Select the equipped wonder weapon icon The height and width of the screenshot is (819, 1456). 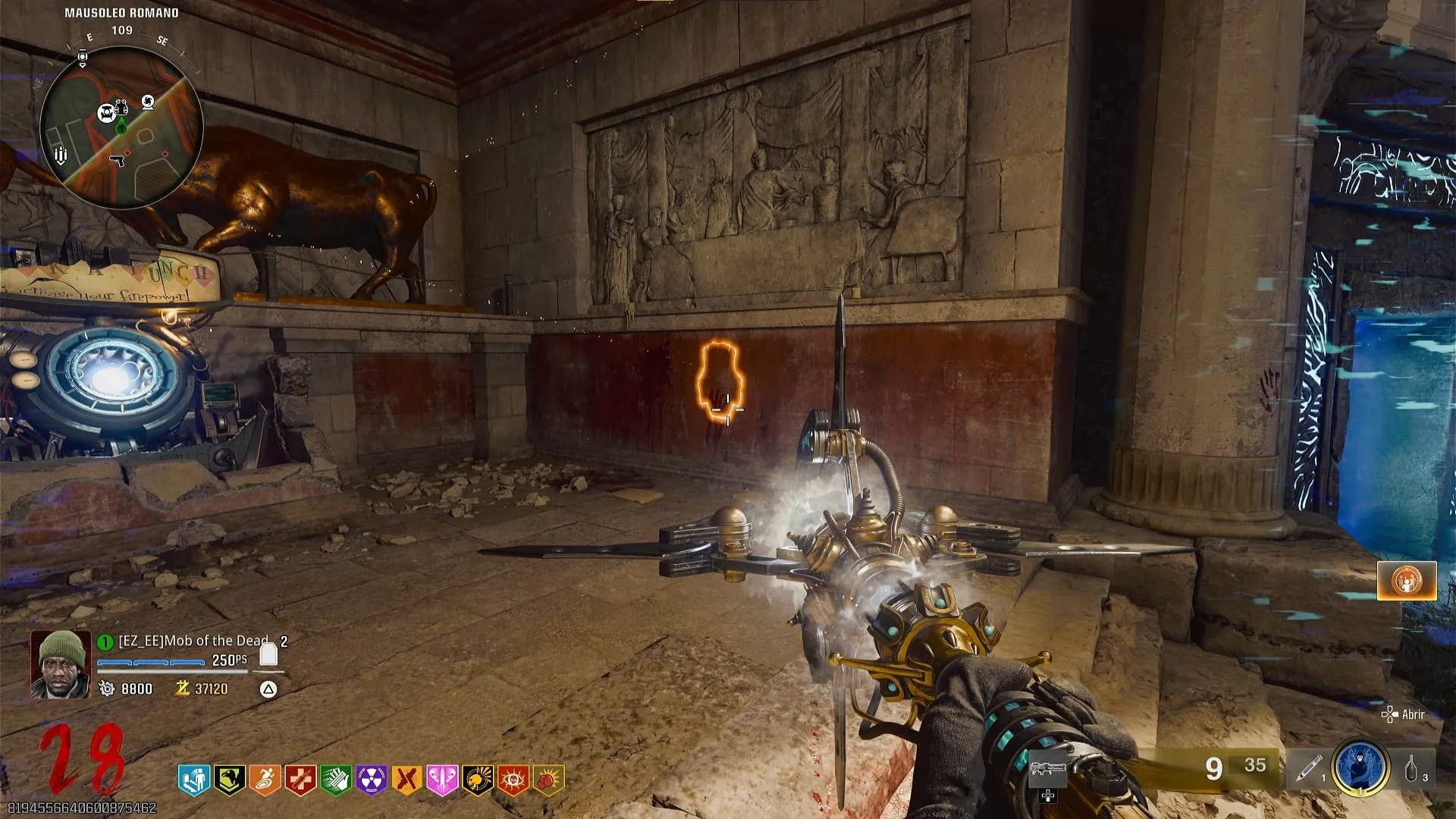click(x=1048, y=769)
